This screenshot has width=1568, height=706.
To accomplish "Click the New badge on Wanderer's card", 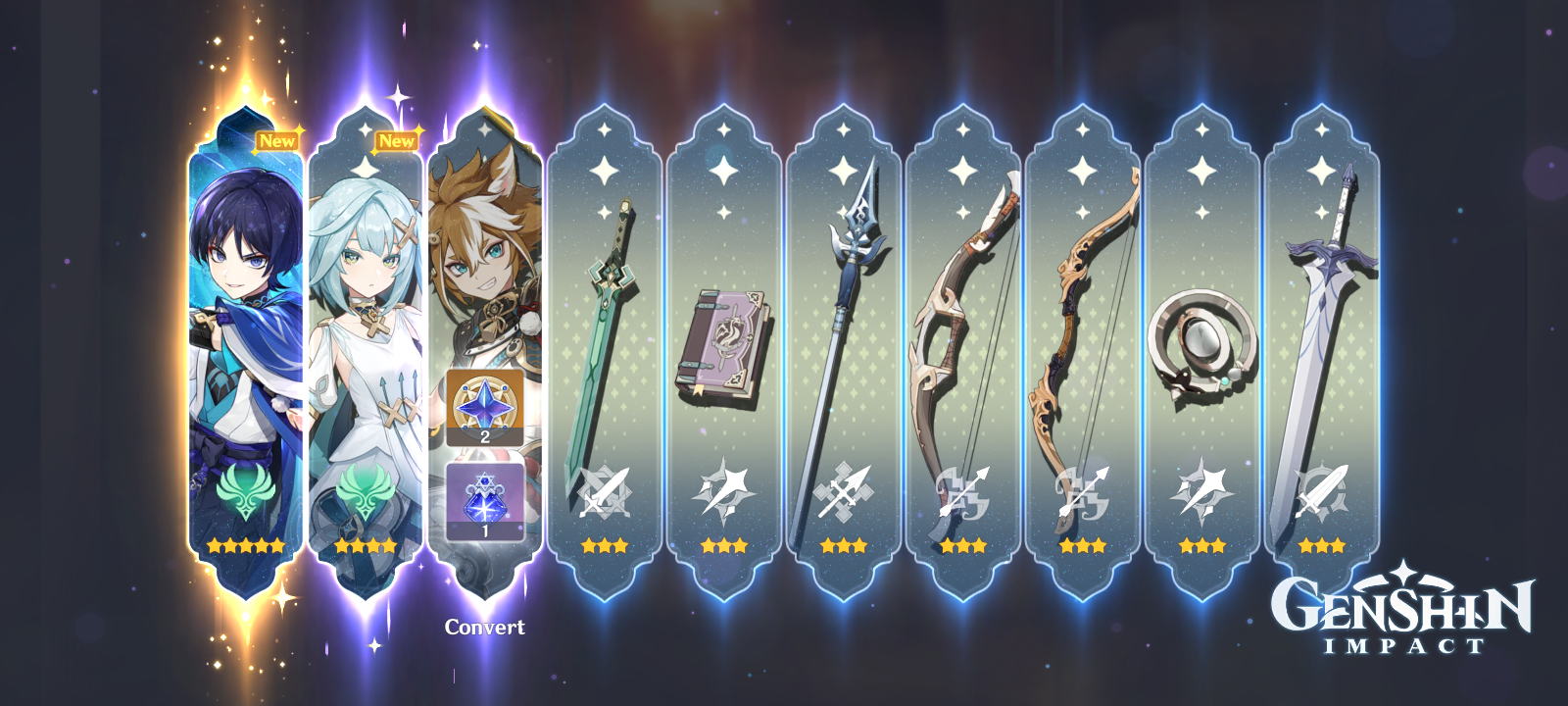I will pyautogui.click(x=278, y=141).
